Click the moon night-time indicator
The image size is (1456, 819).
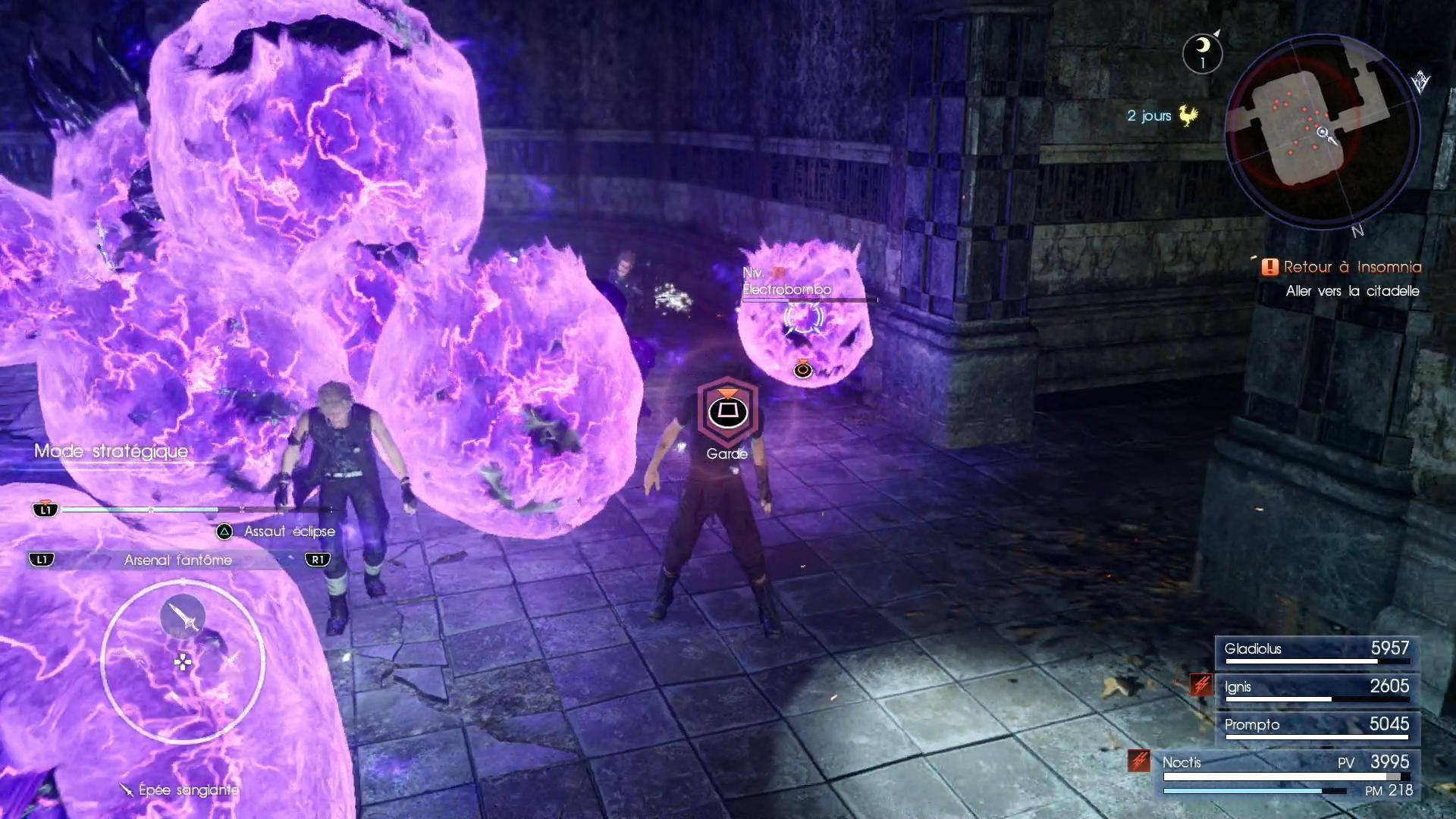(x=1202, y=52)
